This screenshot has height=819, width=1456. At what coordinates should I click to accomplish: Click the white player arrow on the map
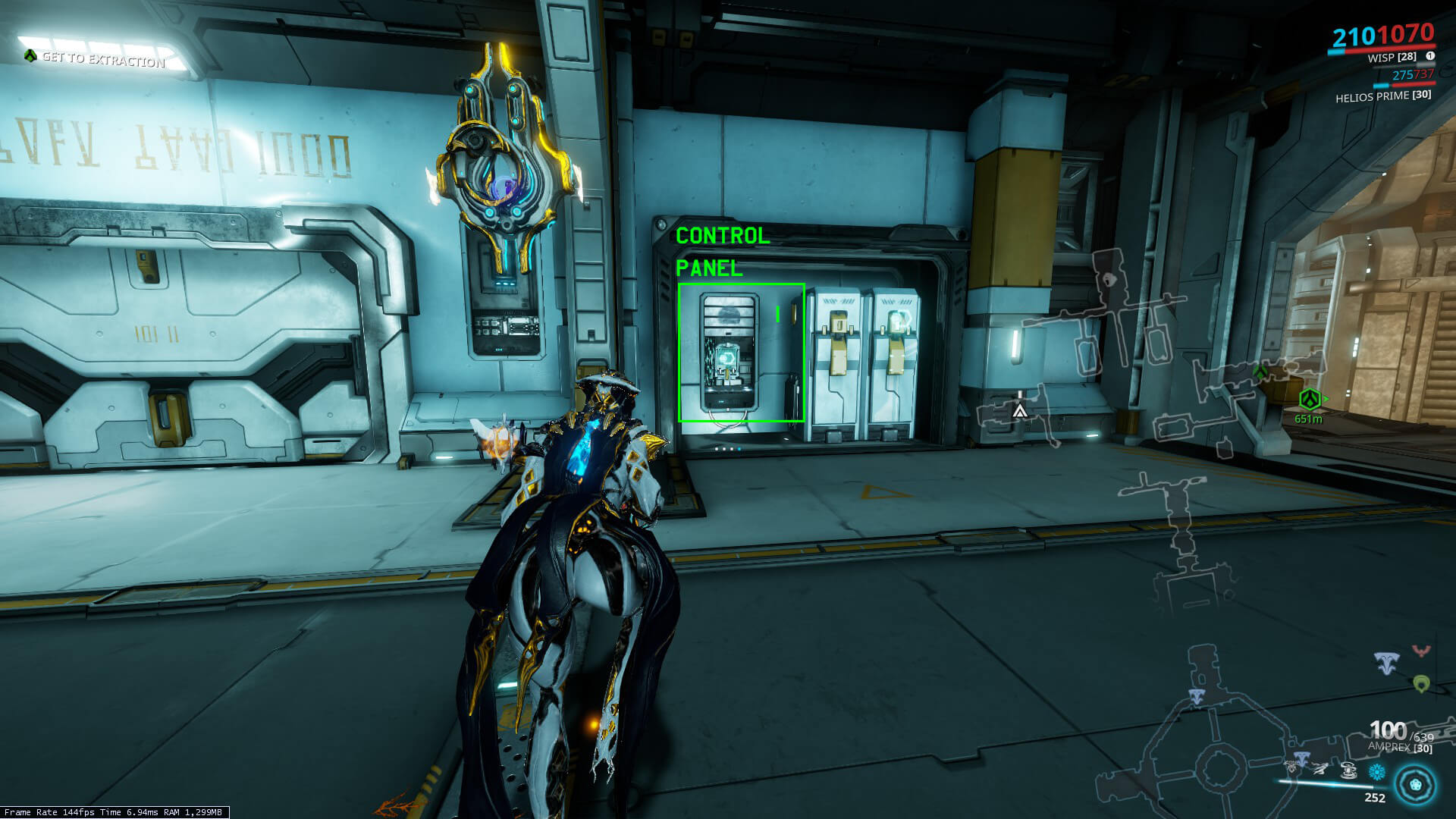[1020, 411]
